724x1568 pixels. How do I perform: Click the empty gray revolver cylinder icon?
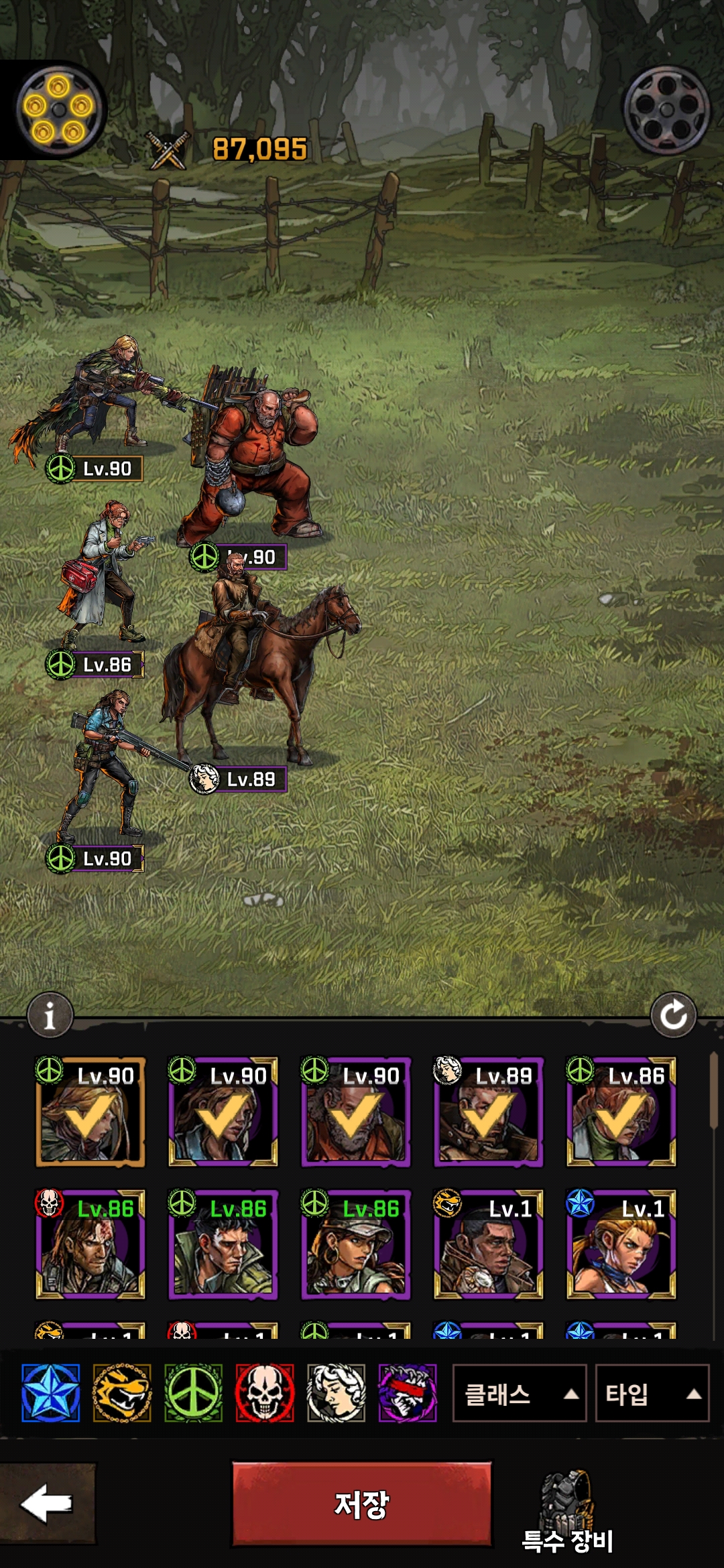click(x=666, y=111)
